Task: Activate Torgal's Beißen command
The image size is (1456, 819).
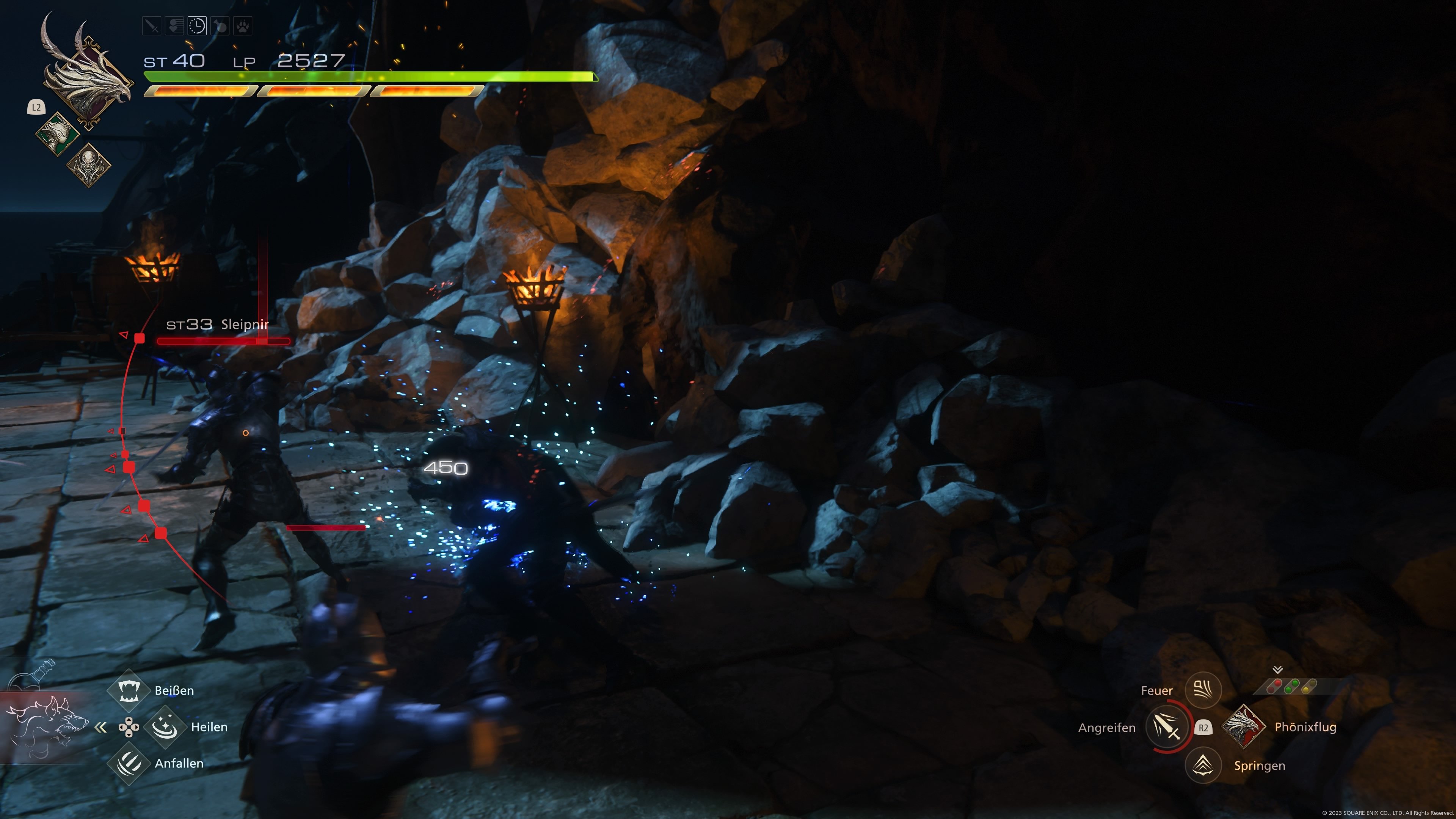Action: pyautogui.click(x=128, y=690)
